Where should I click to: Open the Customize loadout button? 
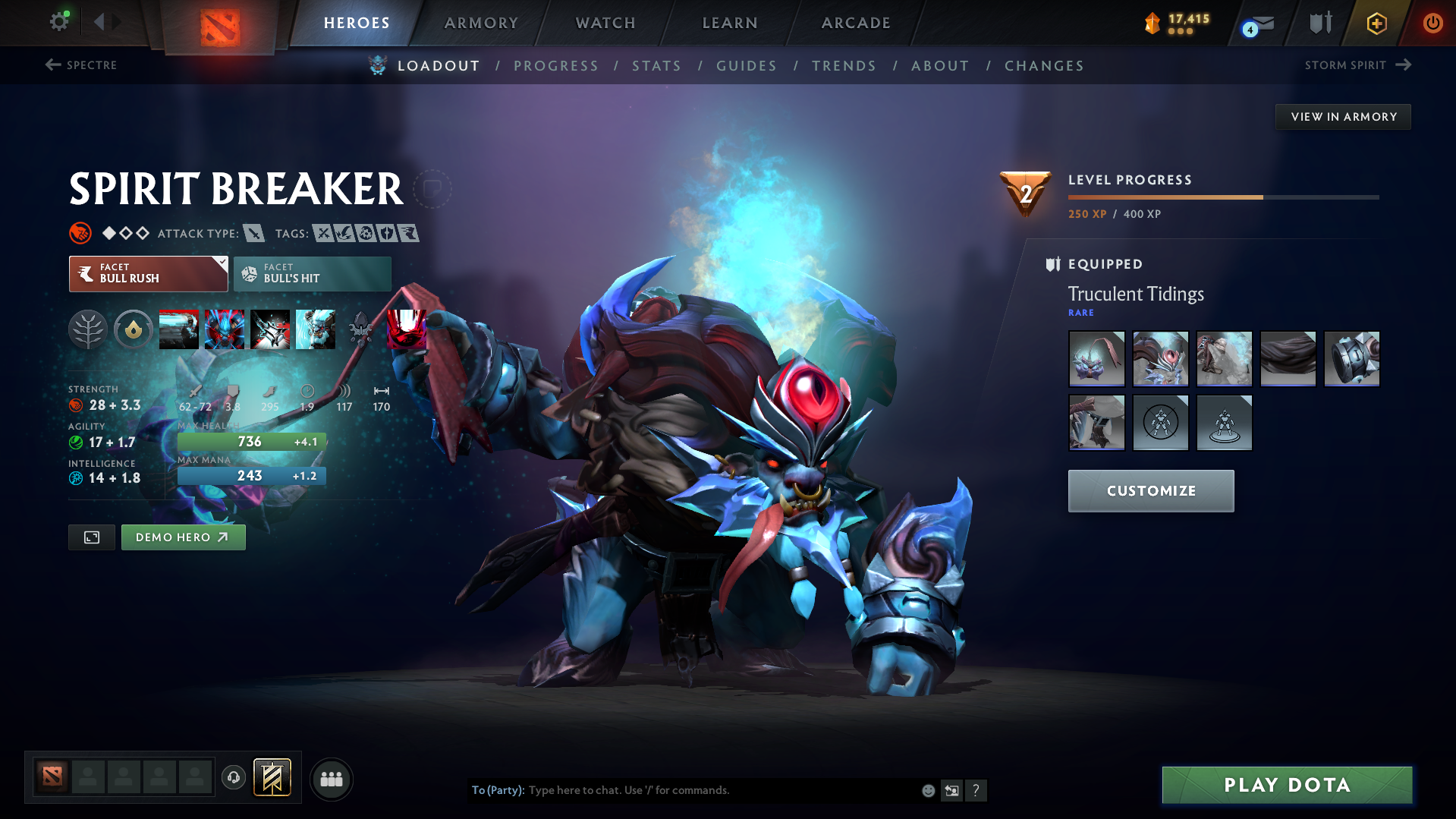[x=1150, y=491]
